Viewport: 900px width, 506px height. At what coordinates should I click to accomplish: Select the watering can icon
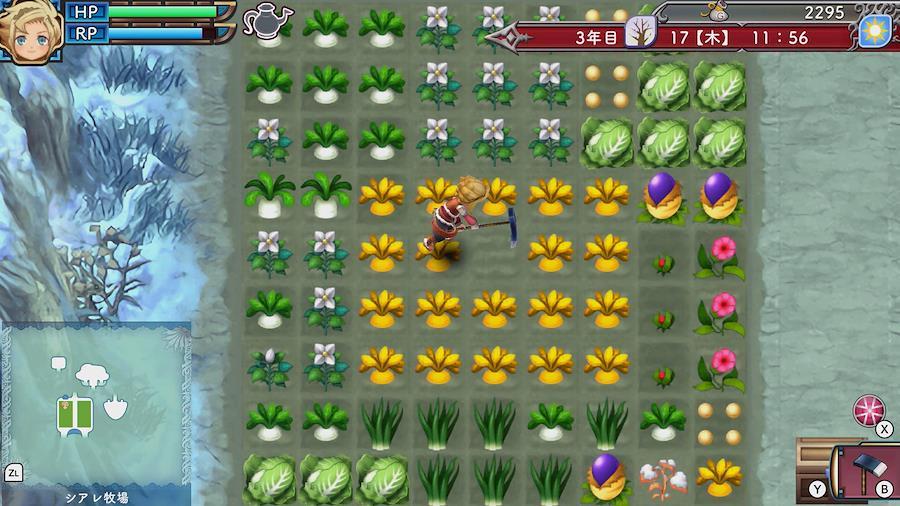coord(266,17)
